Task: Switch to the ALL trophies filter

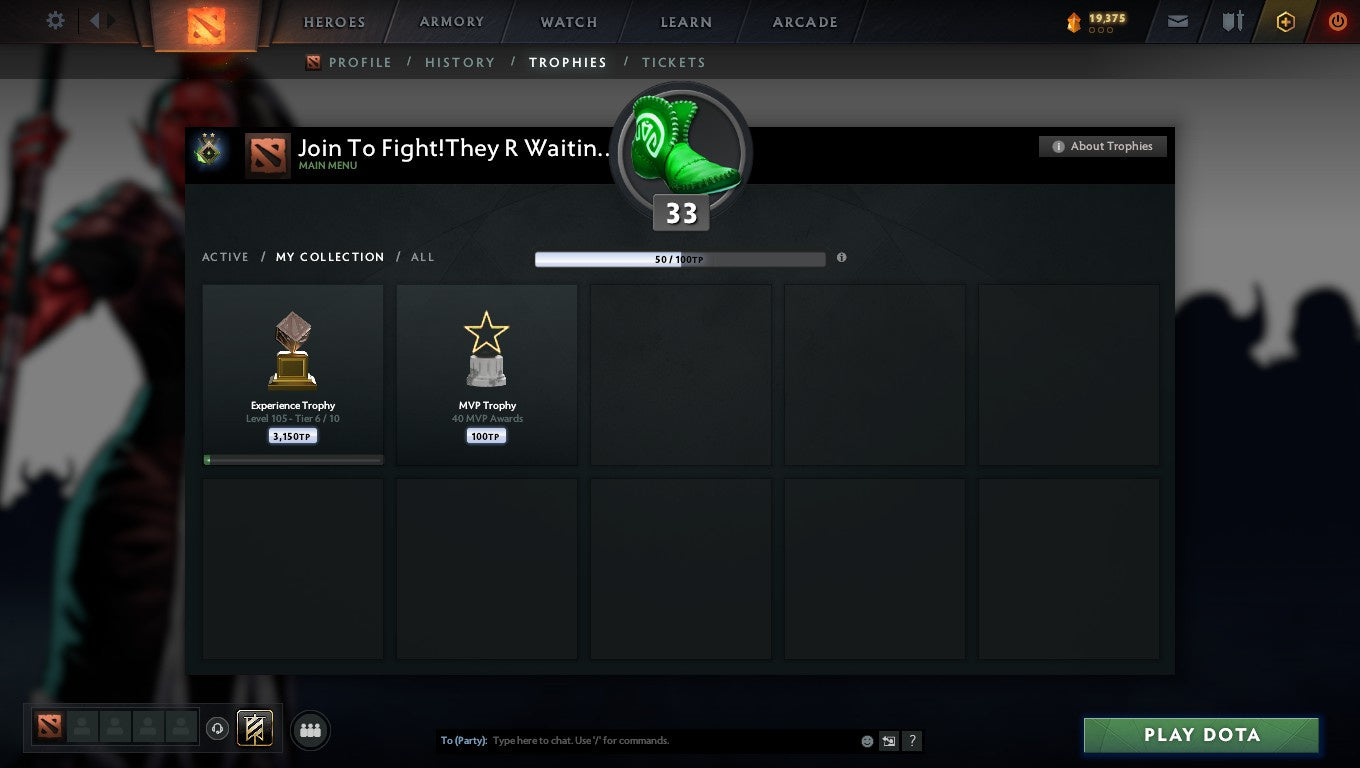Action: coord(422,257)
